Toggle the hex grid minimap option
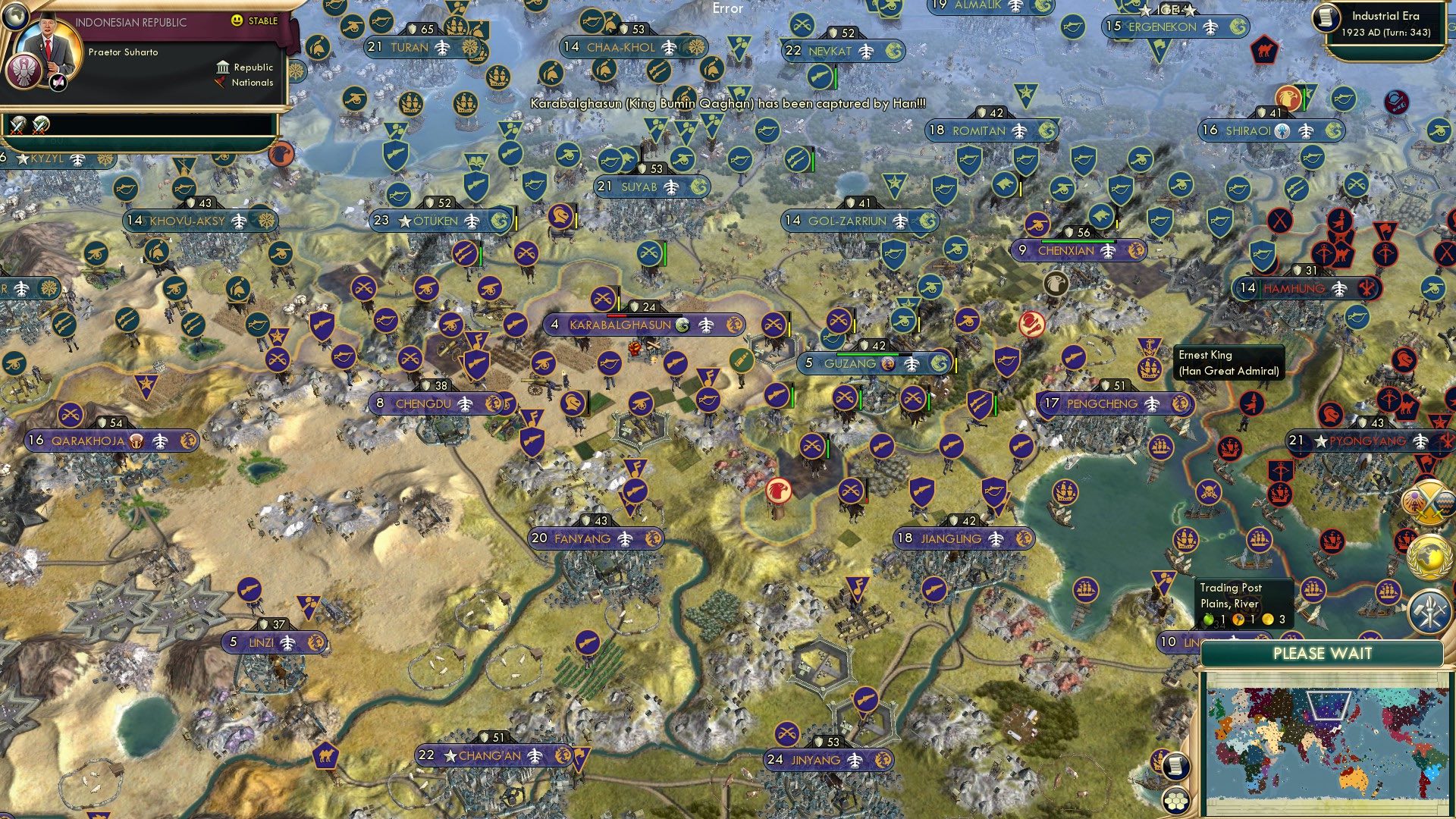1456x819 pixels. (x=1175, y=800)
